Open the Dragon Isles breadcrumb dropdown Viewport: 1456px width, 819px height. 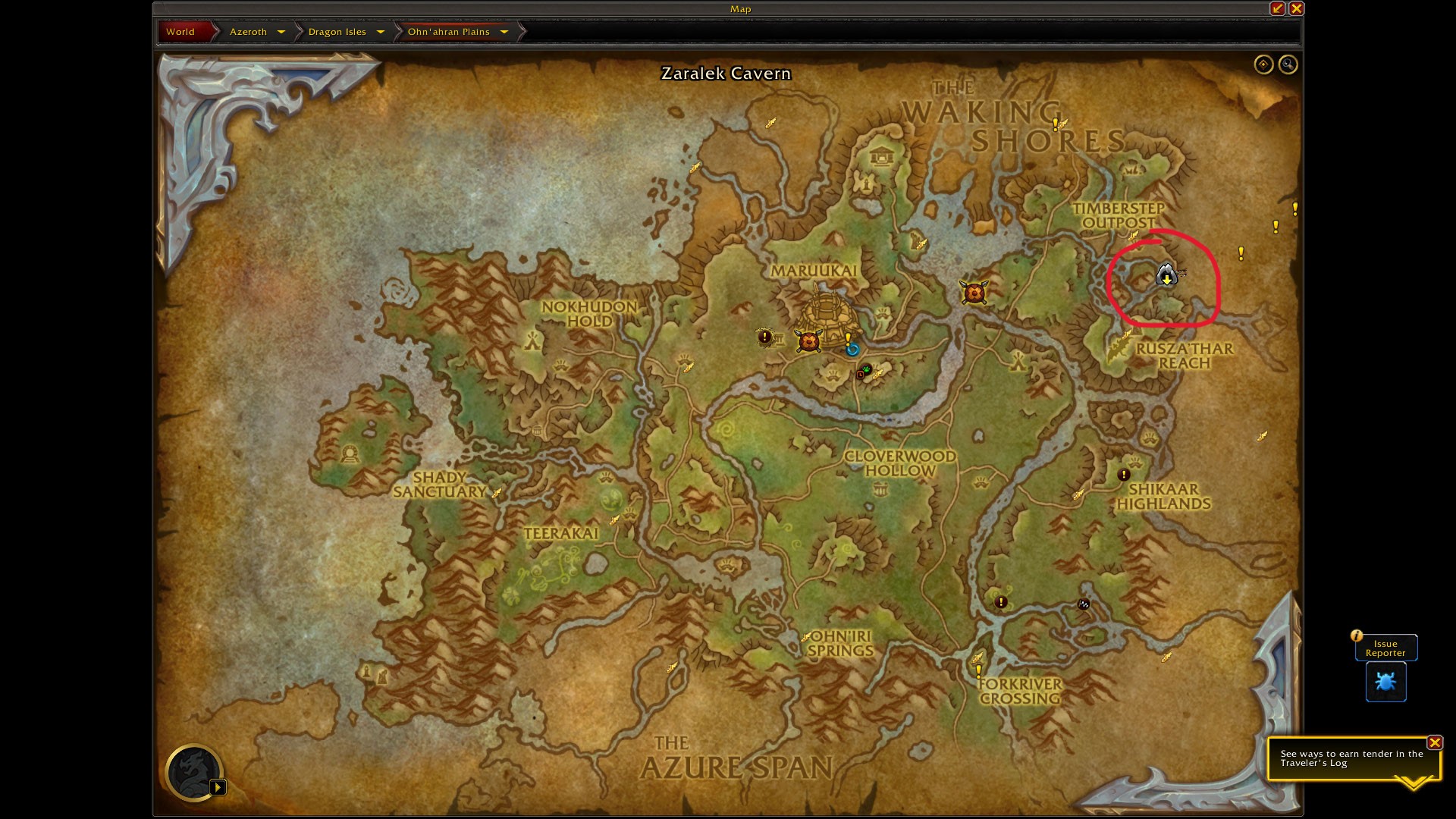pyautogui.click(x=380, y=32)
